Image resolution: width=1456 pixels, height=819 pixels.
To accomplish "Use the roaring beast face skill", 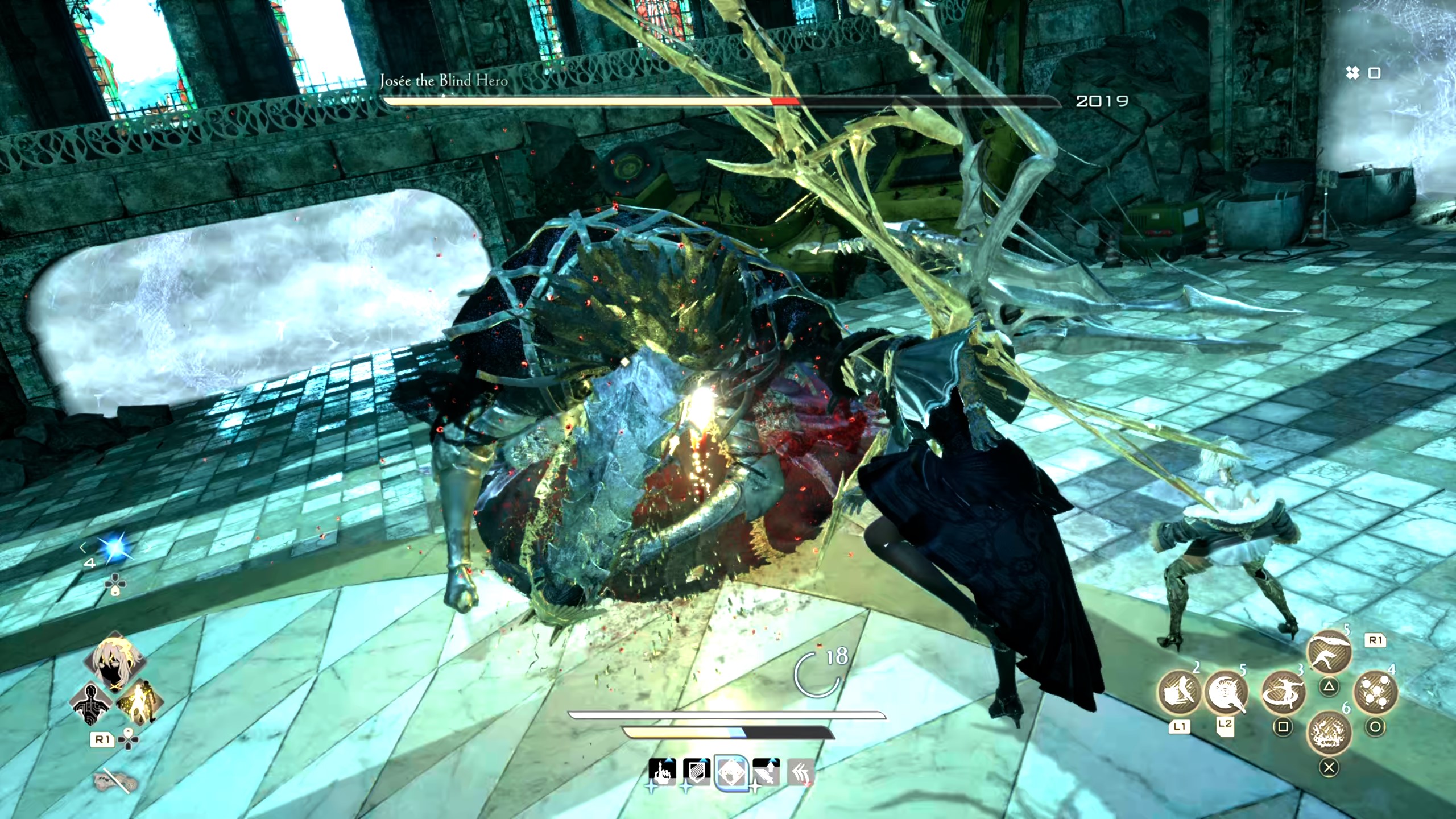I will pos(1329,733).
